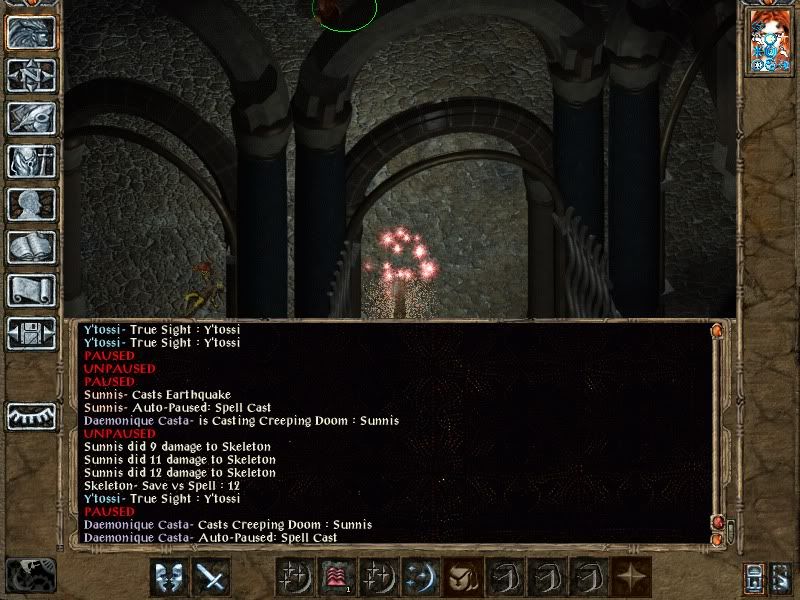
Task: Open the mage spellbook
Action: click(31, 247)
